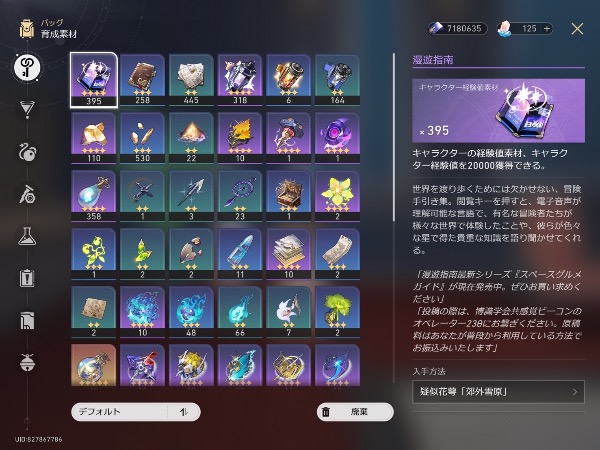Screen dimensions: 600x450
Task: Select the blue flask item with 358
Action: [x=95, y=196]
